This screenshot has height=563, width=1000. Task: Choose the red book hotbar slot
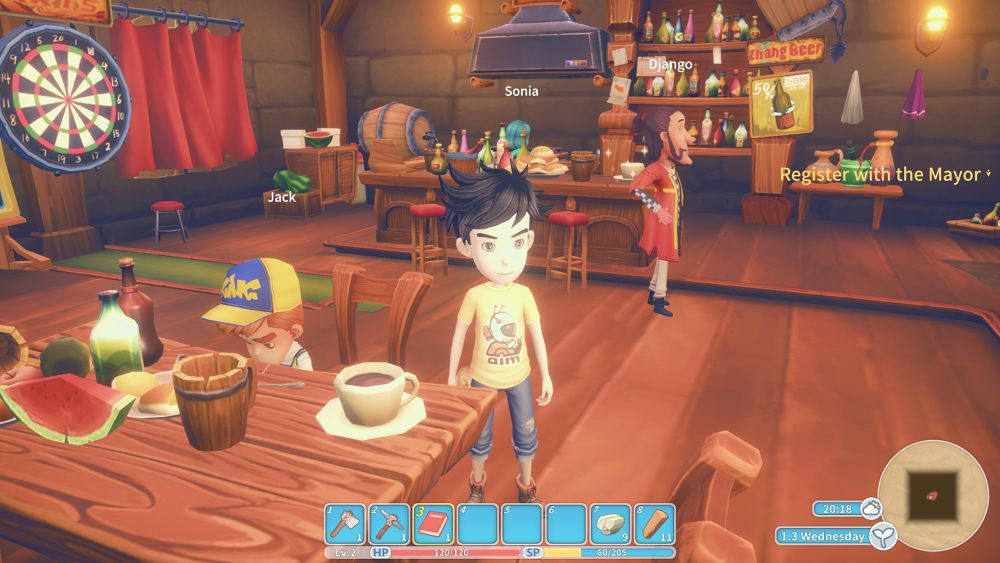point(434,523)
